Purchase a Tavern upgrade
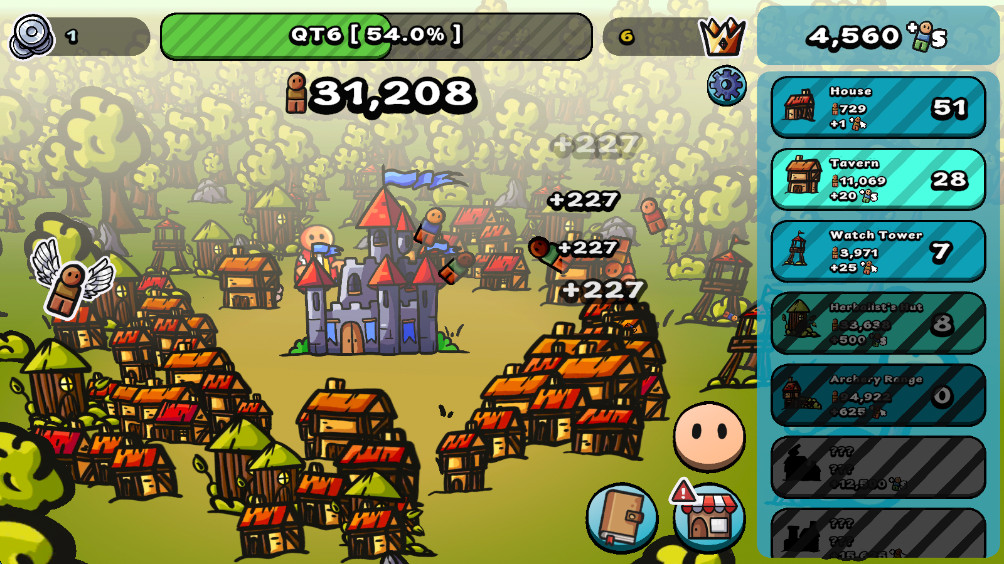This screenshot has height=564, width=1004. (x=877, y=179)
